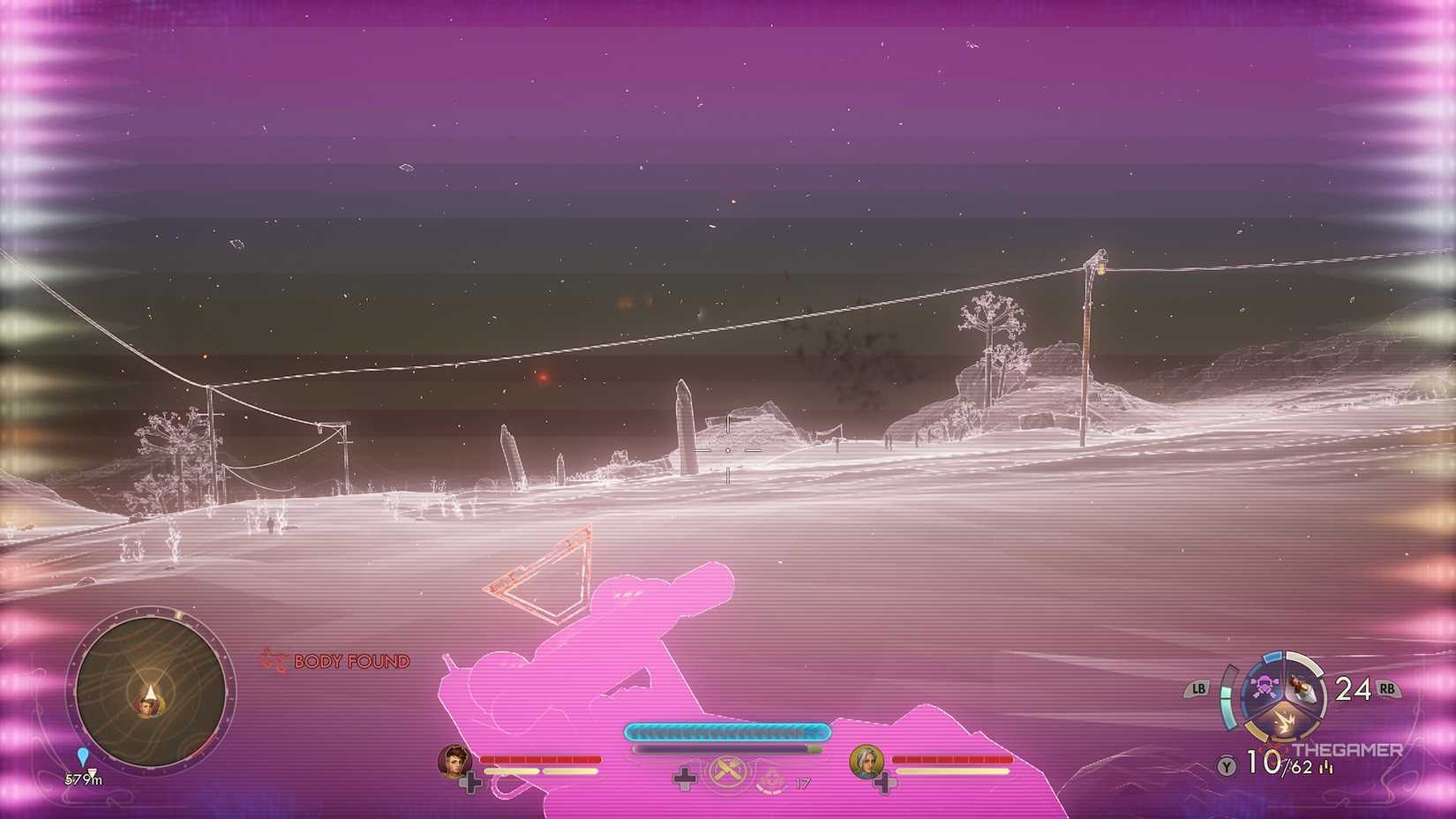Open the BODY FOUND notification

click(351, 661)
